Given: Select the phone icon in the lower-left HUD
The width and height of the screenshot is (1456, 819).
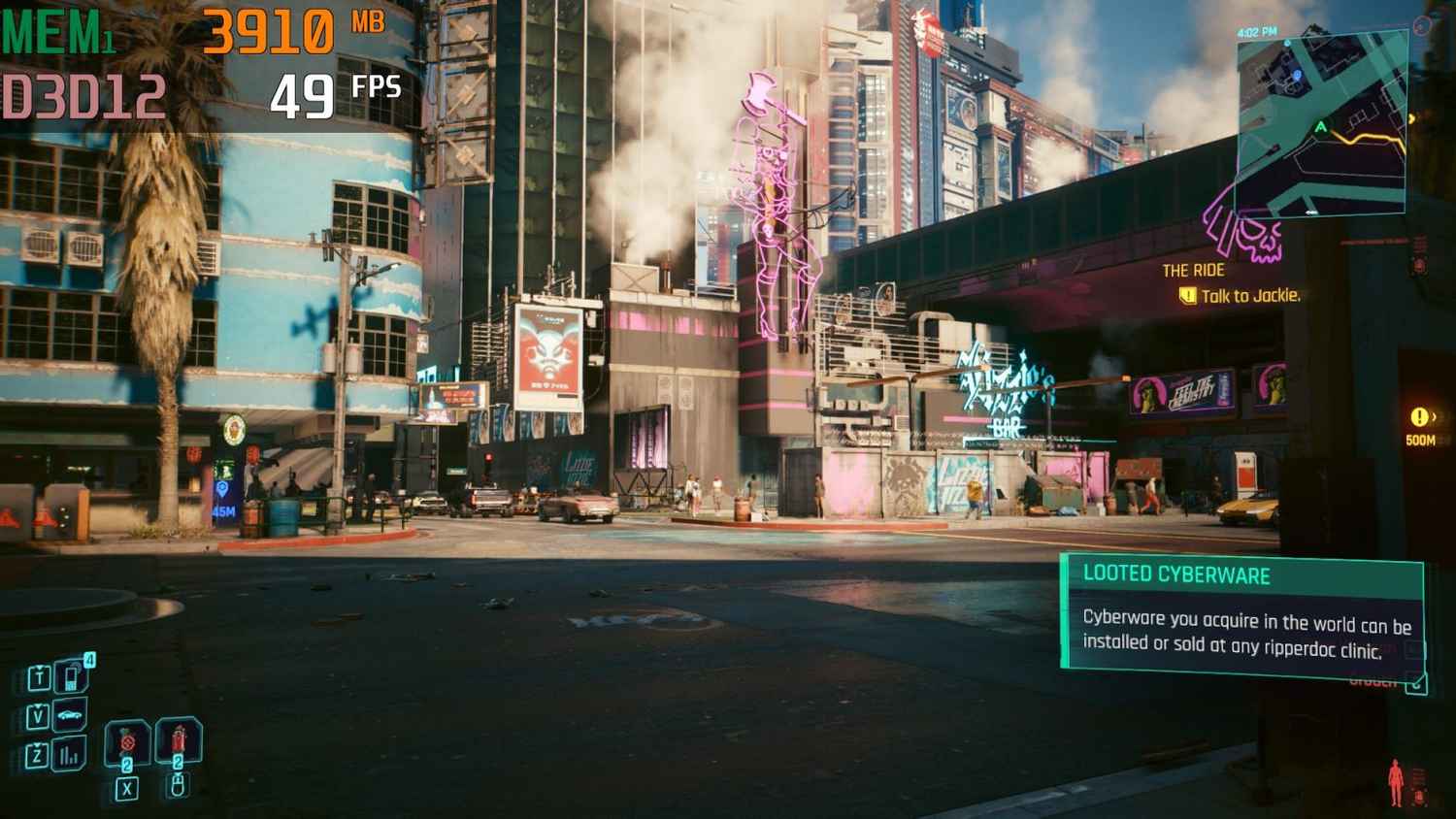Looking at the screenshot, I should 70,679.
